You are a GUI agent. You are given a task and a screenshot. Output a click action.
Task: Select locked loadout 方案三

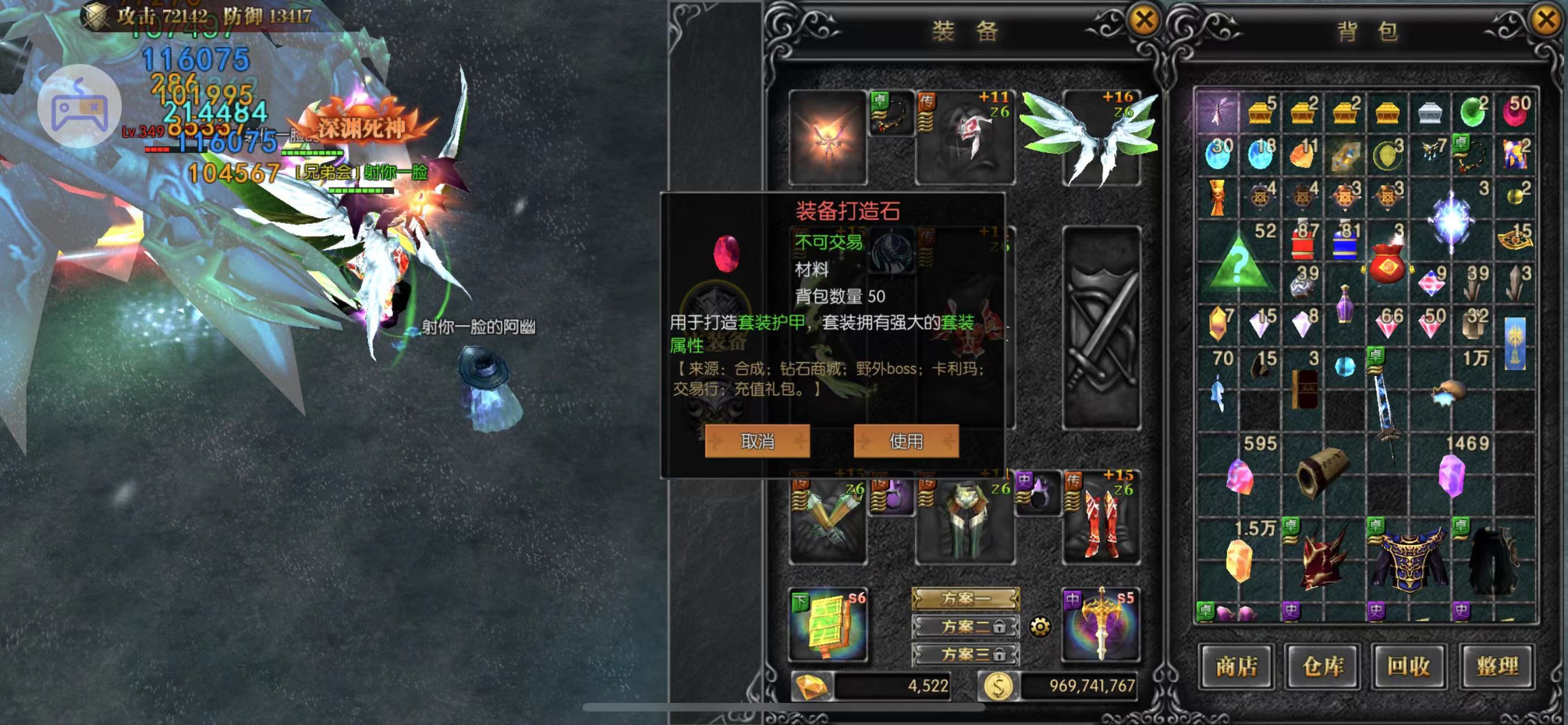tap(965, 654)
